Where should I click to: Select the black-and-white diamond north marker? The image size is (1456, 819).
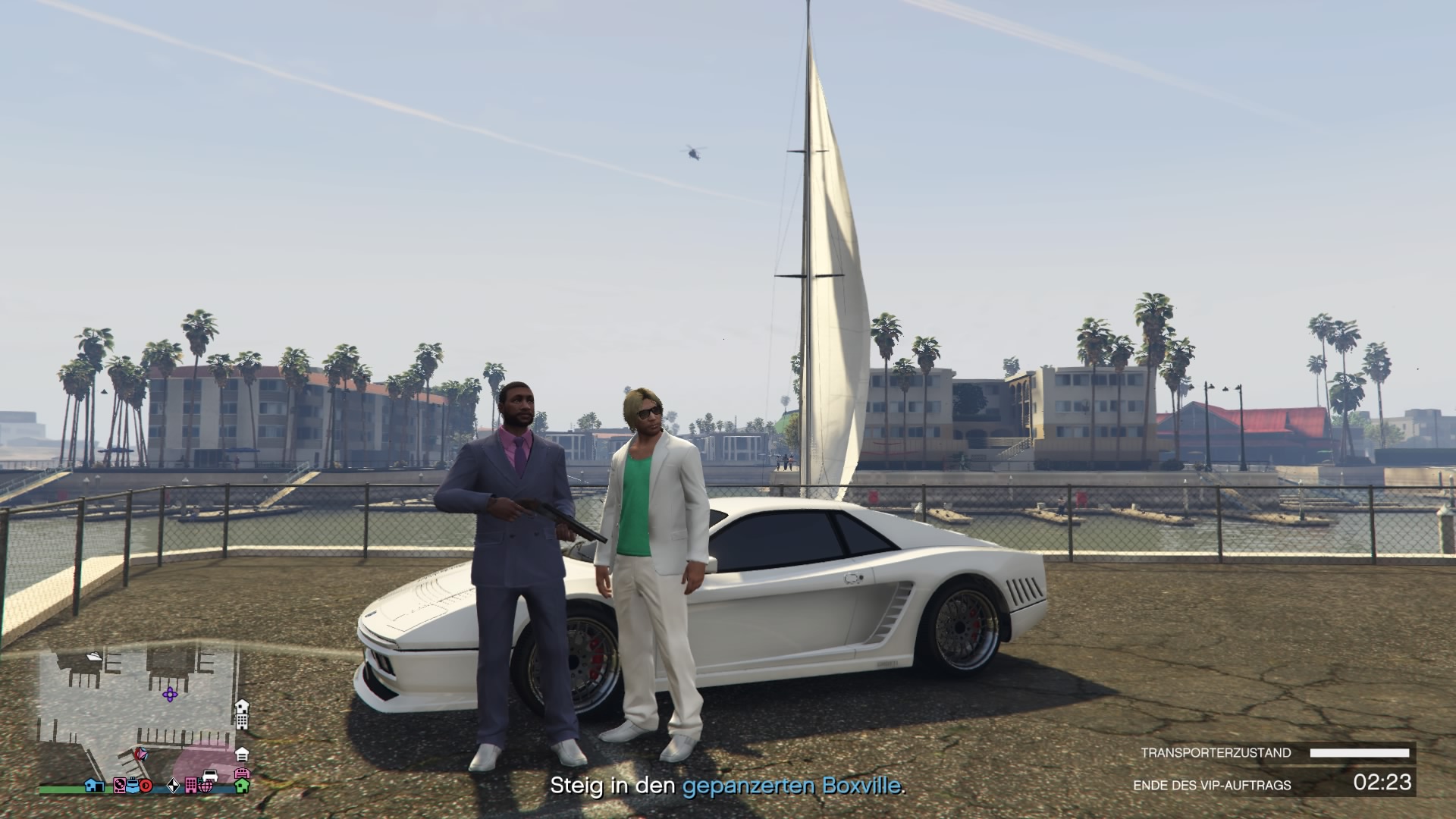tap(173, 786)
